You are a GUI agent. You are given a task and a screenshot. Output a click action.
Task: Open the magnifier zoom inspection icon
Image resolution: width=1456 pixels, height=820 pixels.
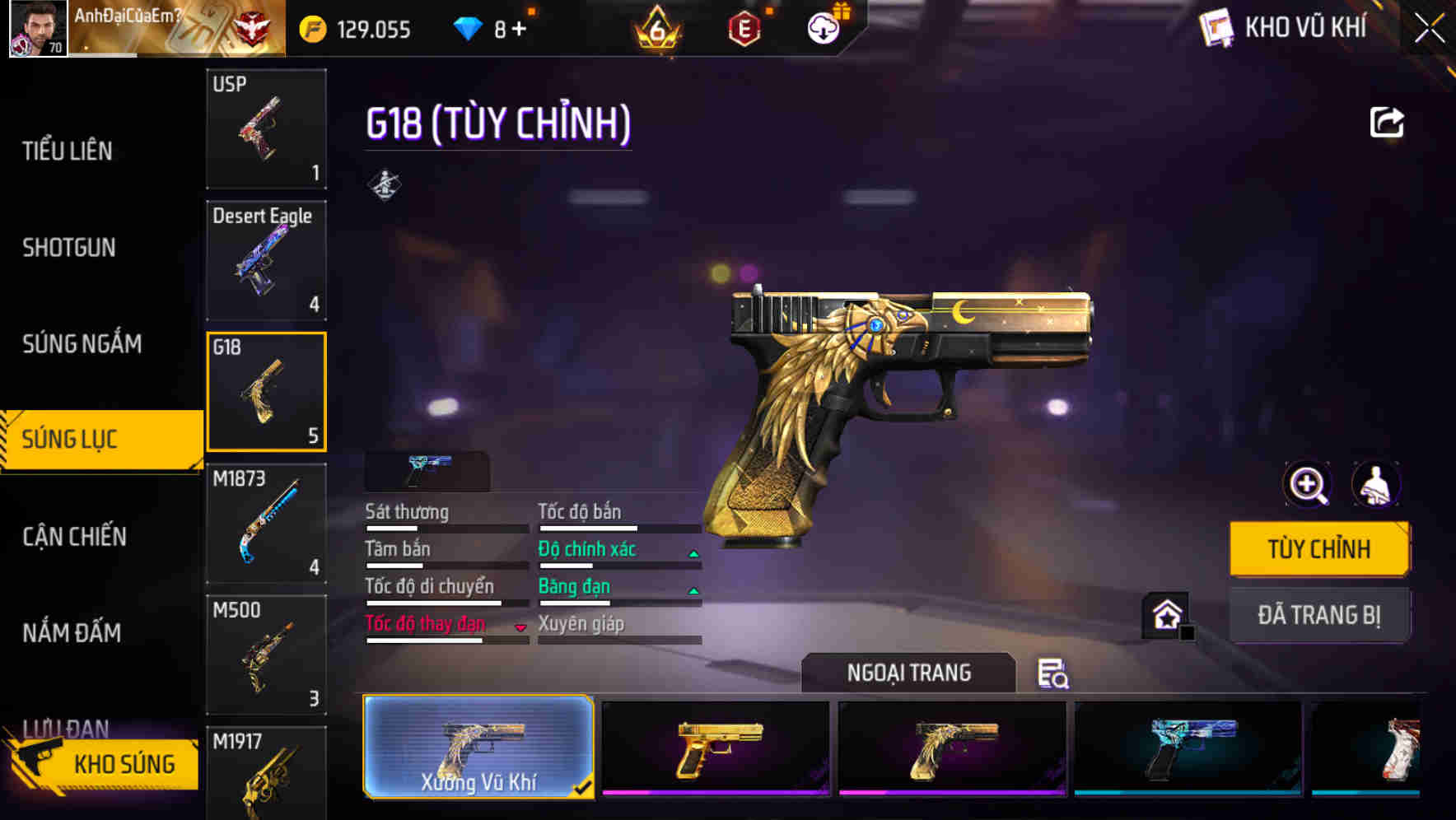[x=1306, y=485]
